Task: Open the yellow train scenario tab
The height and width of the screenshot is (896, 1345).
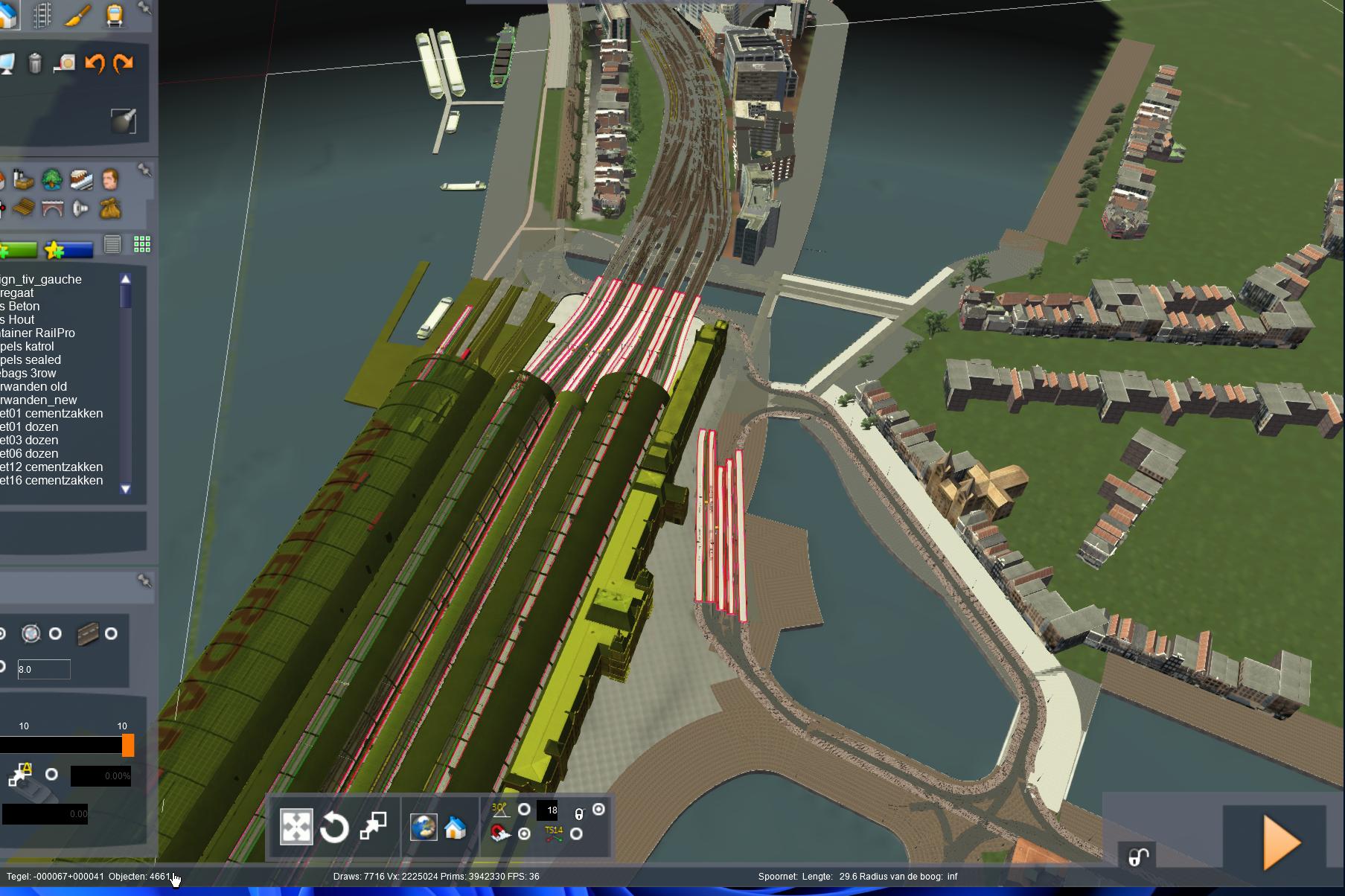Action: pyautogui.click(x=115, y=15)
